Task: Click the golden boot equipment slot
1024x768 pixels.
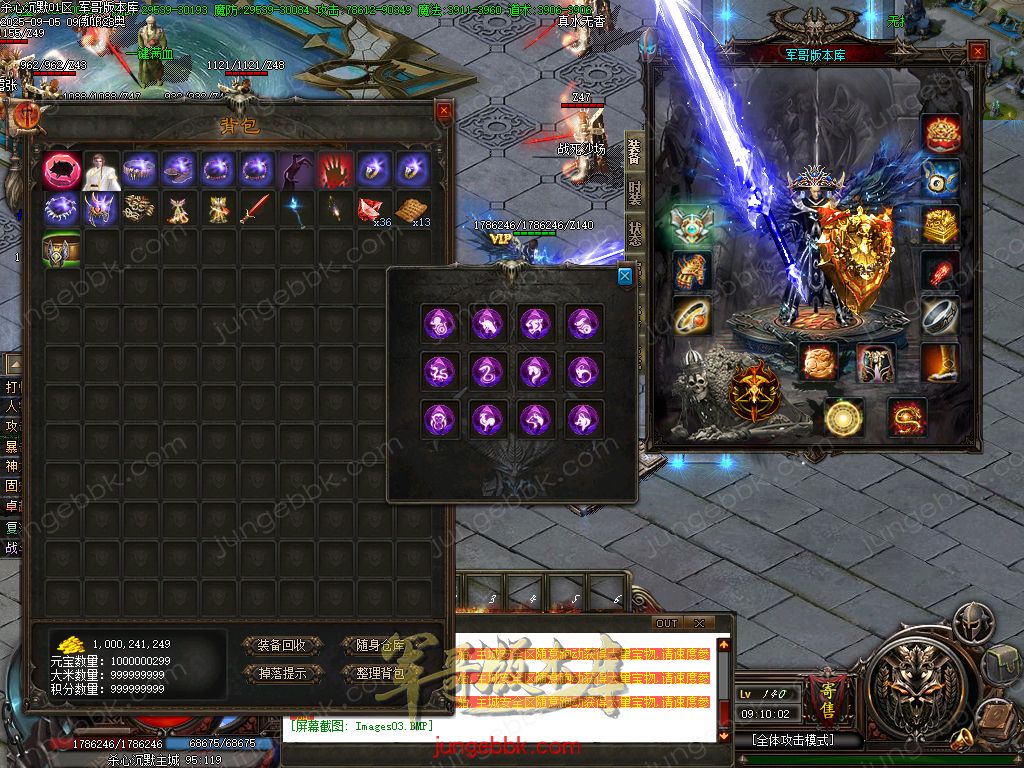Action: point(940,362)
